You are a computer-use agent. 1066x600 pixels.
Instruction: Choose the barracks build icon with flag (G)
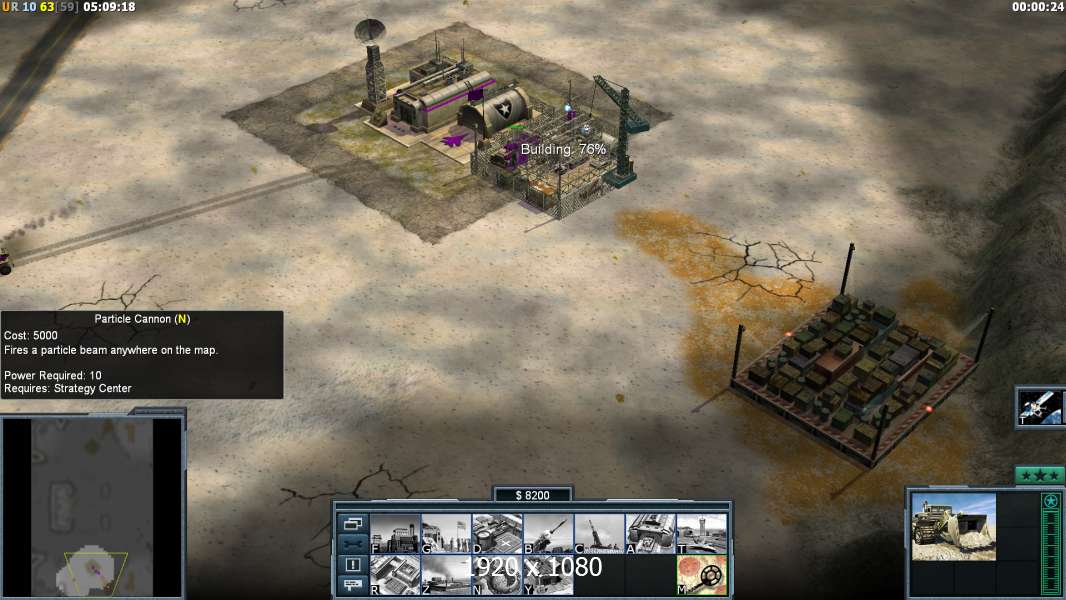click(x=446, y=534)
